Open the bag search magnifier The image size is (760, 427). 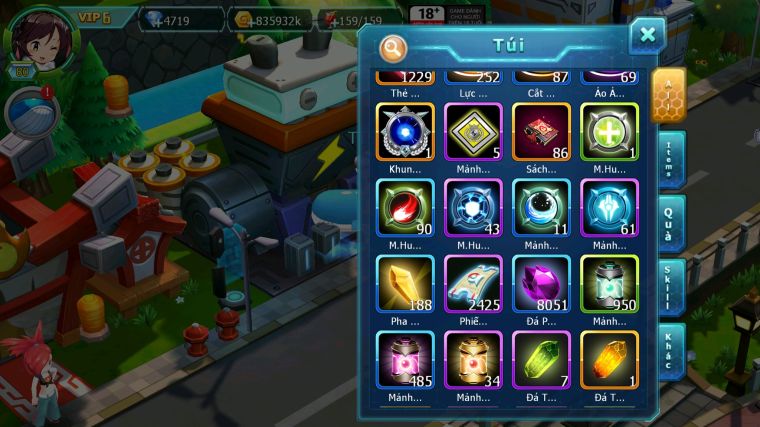pos(394,47)
